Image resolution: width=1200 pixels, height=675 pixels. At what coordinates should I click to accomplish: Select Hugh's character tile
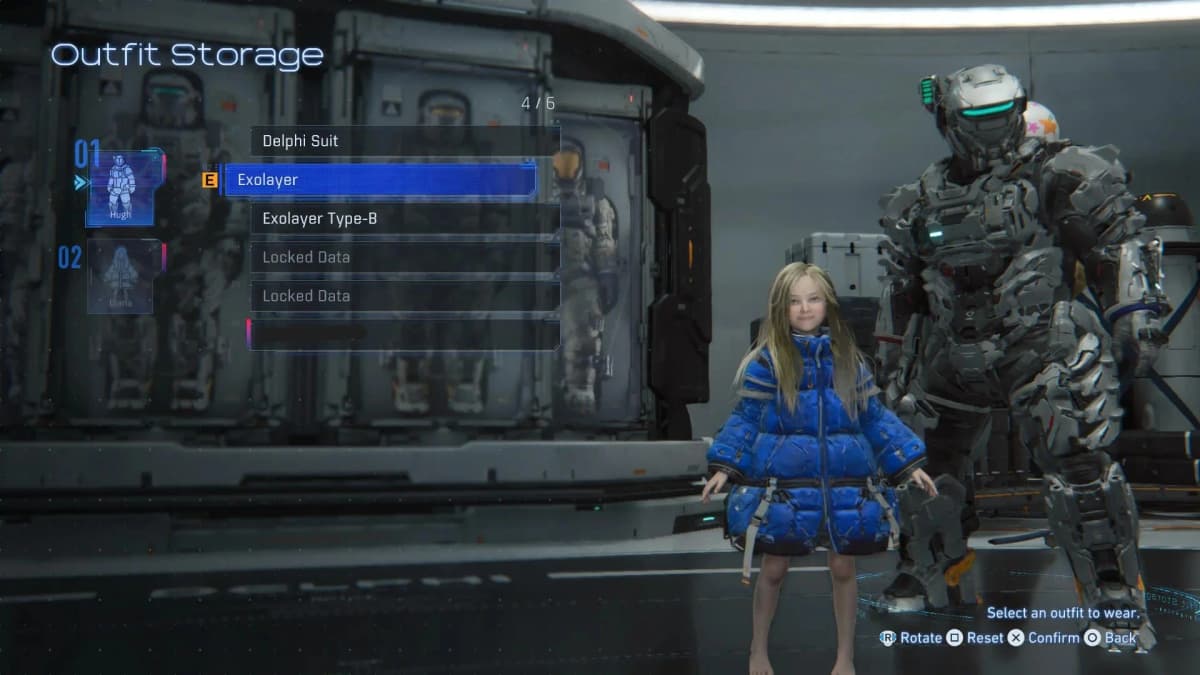click(120, 188)
